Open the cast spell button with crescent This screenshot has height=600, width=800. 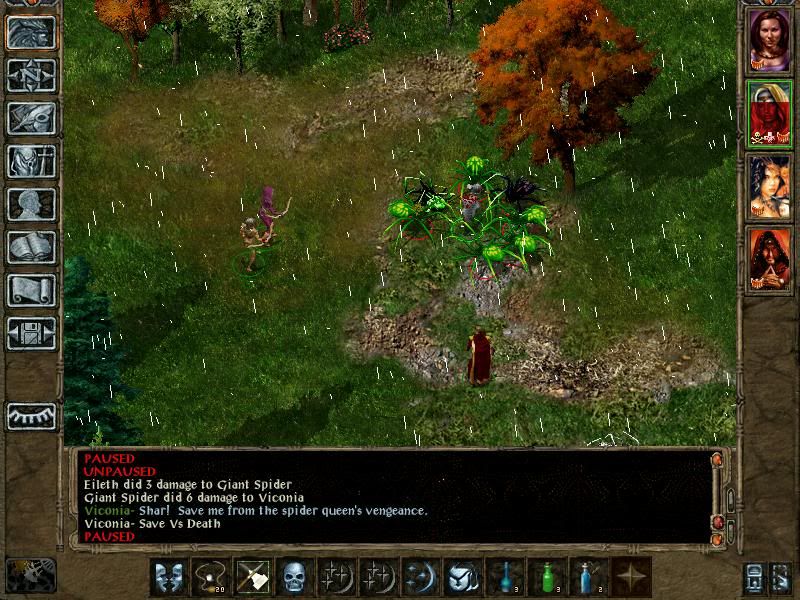(x=420, y=577)
